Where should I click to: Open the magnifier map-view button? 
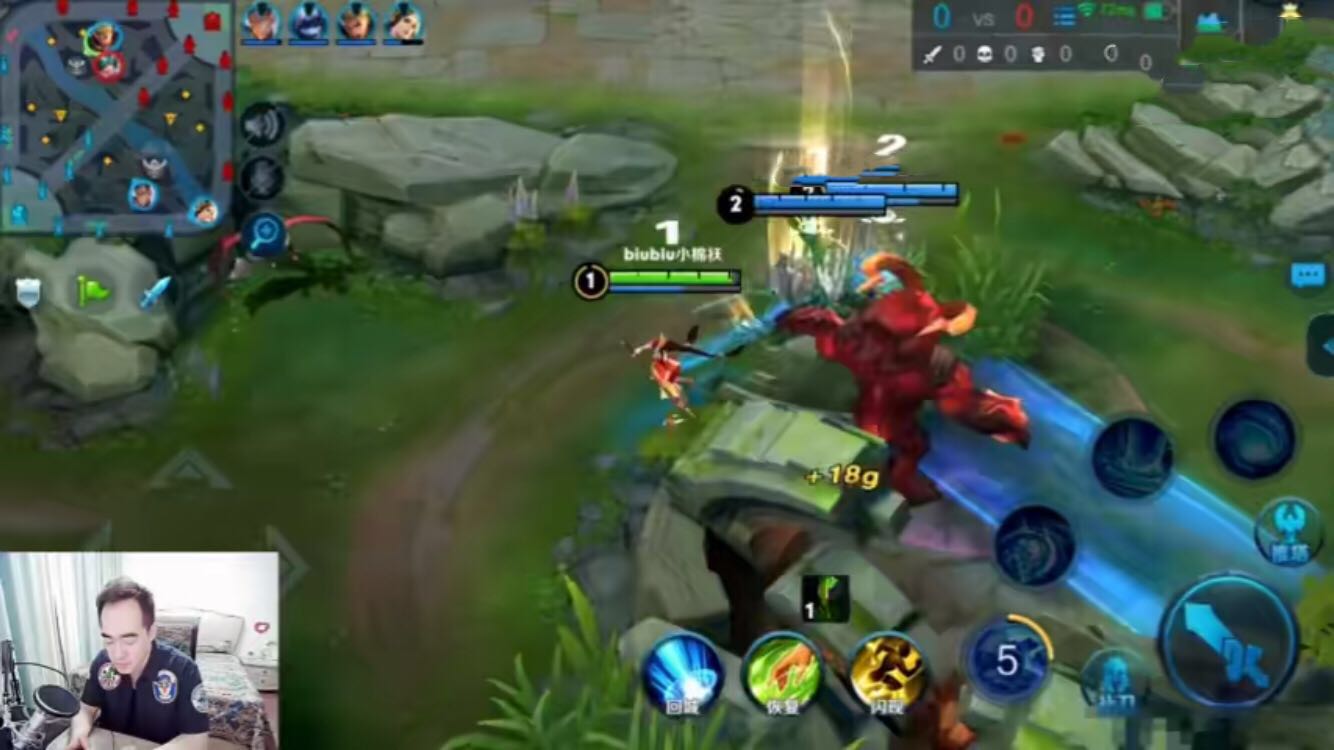click(x=265, y=235)
